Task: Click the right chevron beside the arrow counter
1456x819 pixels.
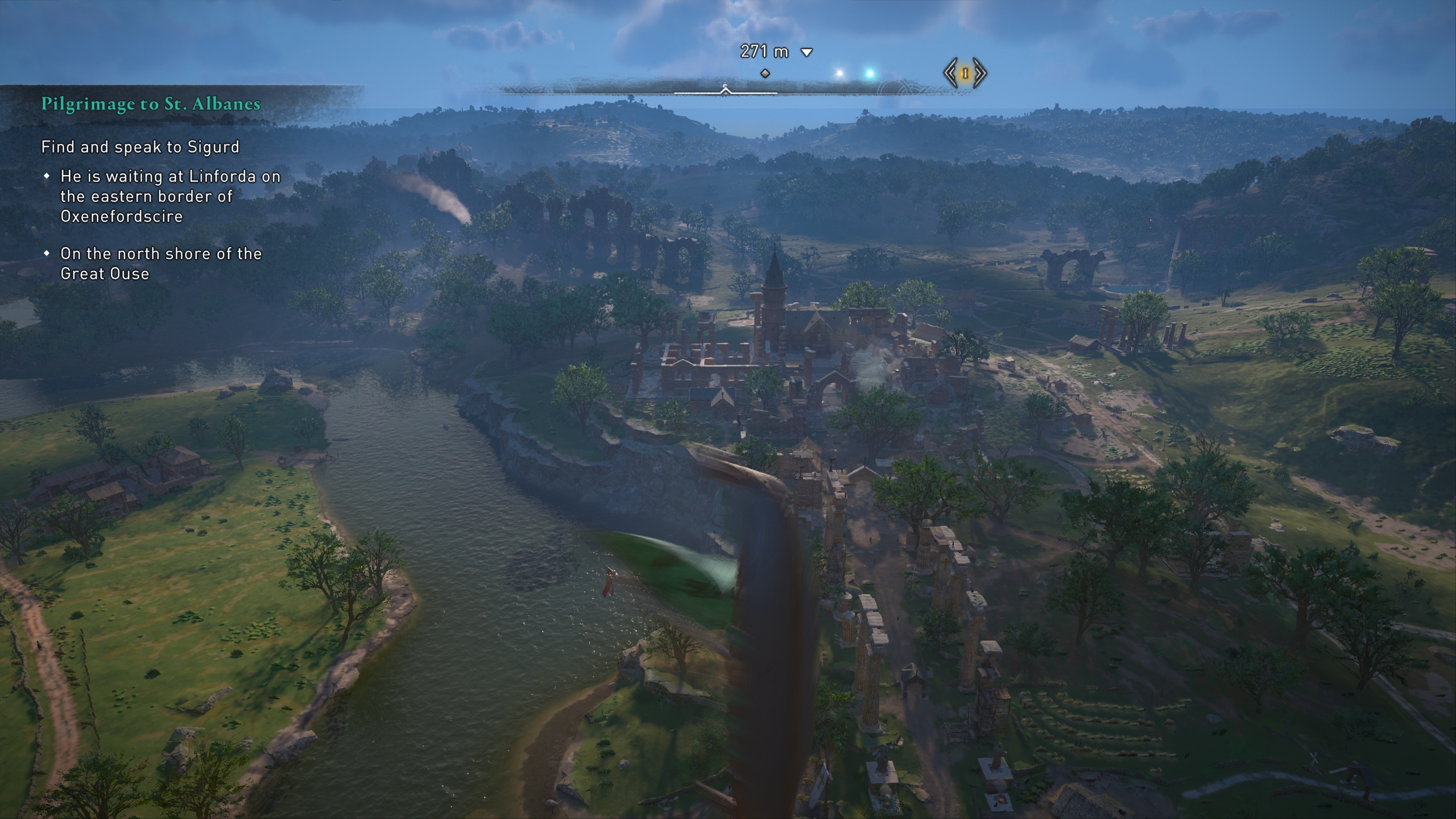Action: tap(979, 72)
